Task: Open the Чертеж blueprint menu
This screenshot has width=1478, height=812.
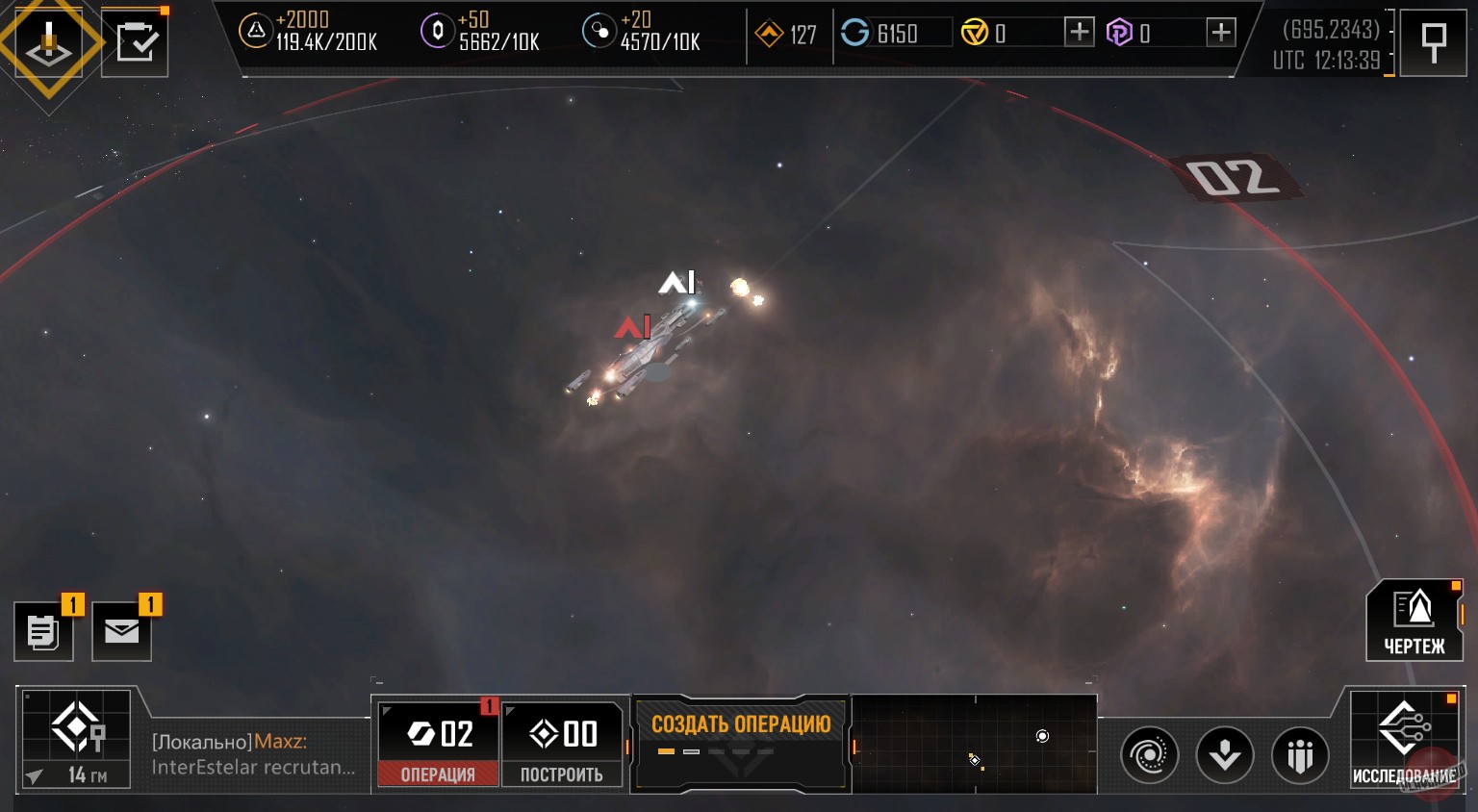Action: point(1414,621)
